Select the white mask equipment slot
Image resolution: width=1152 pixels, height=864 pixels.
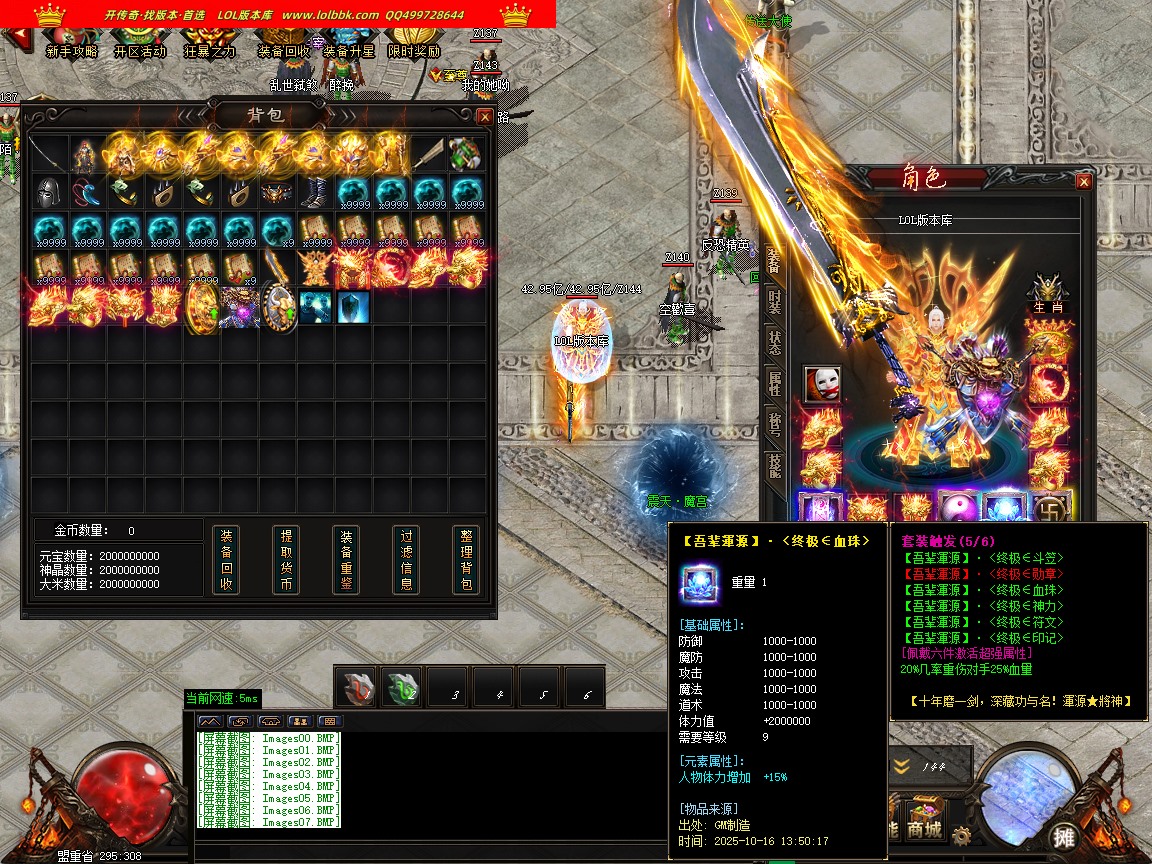(x=822, y=384)
